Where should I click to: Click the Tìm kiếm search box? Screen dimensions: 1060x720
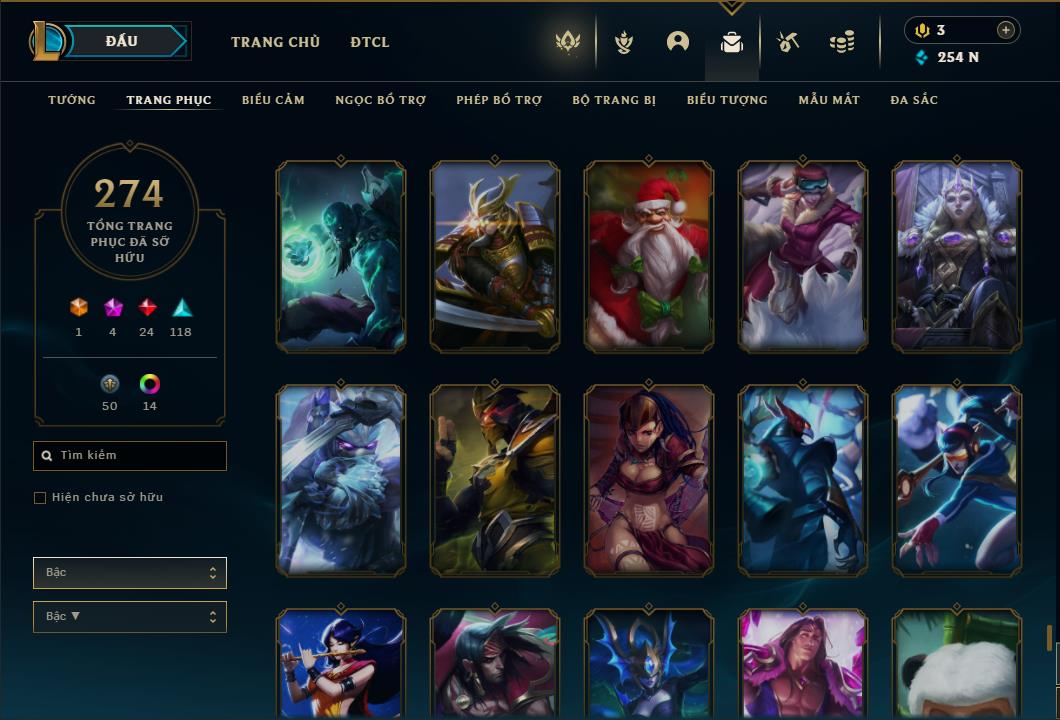tap(130, 456)
